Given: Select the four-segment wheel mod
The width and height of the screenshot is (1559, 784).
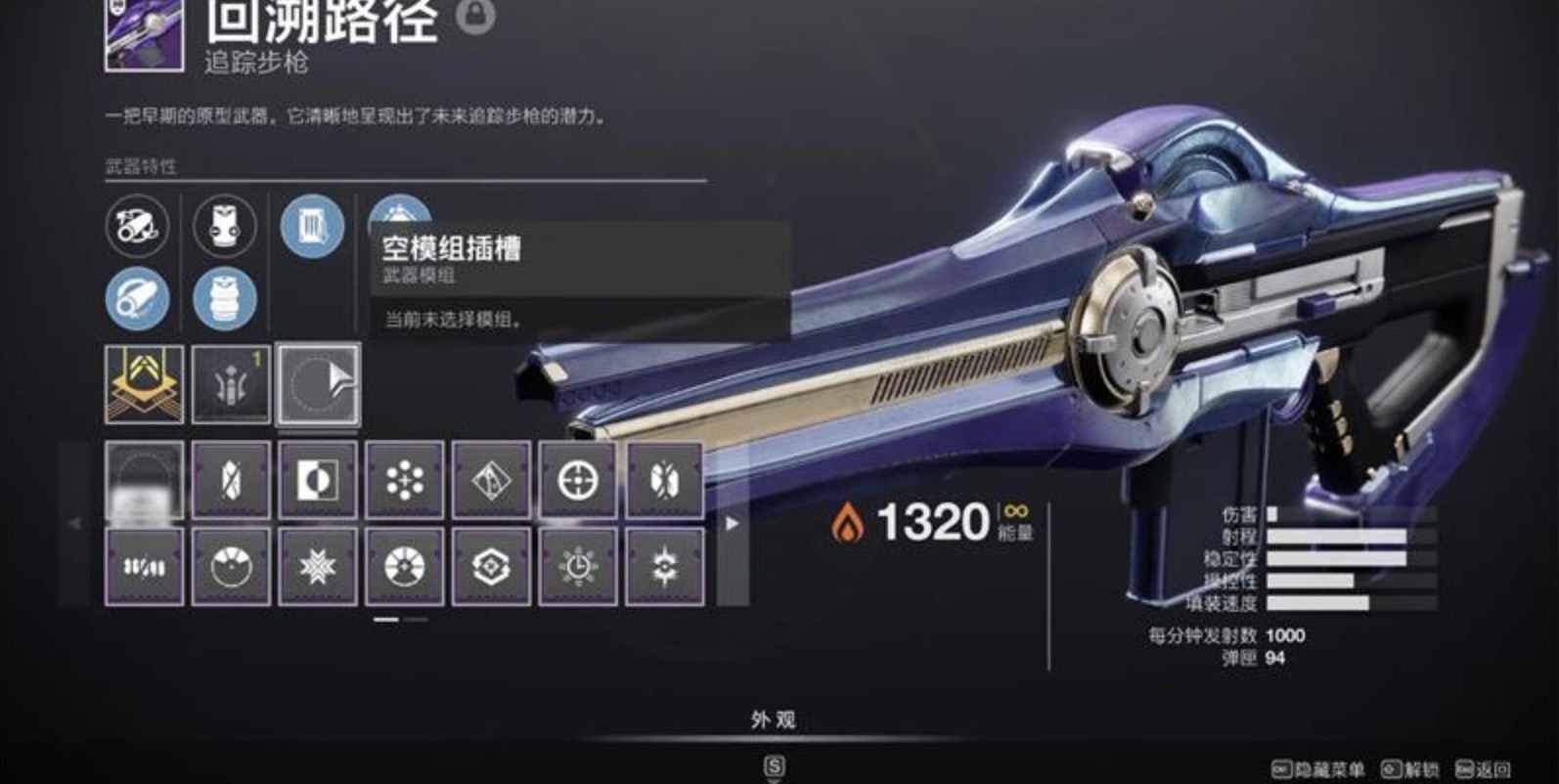Looking at the screenshot, I should click(405, 567).
